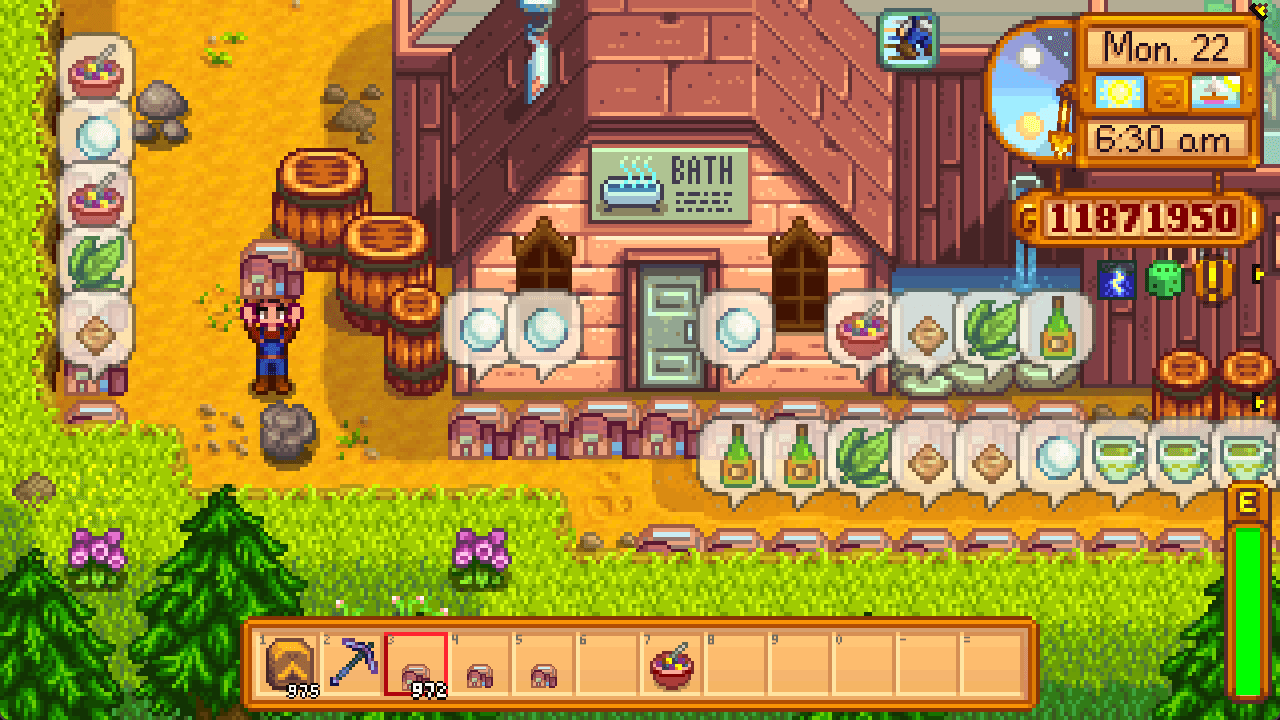Click the sun weather icon on the clock HUD

click(x=1121, y=92)
